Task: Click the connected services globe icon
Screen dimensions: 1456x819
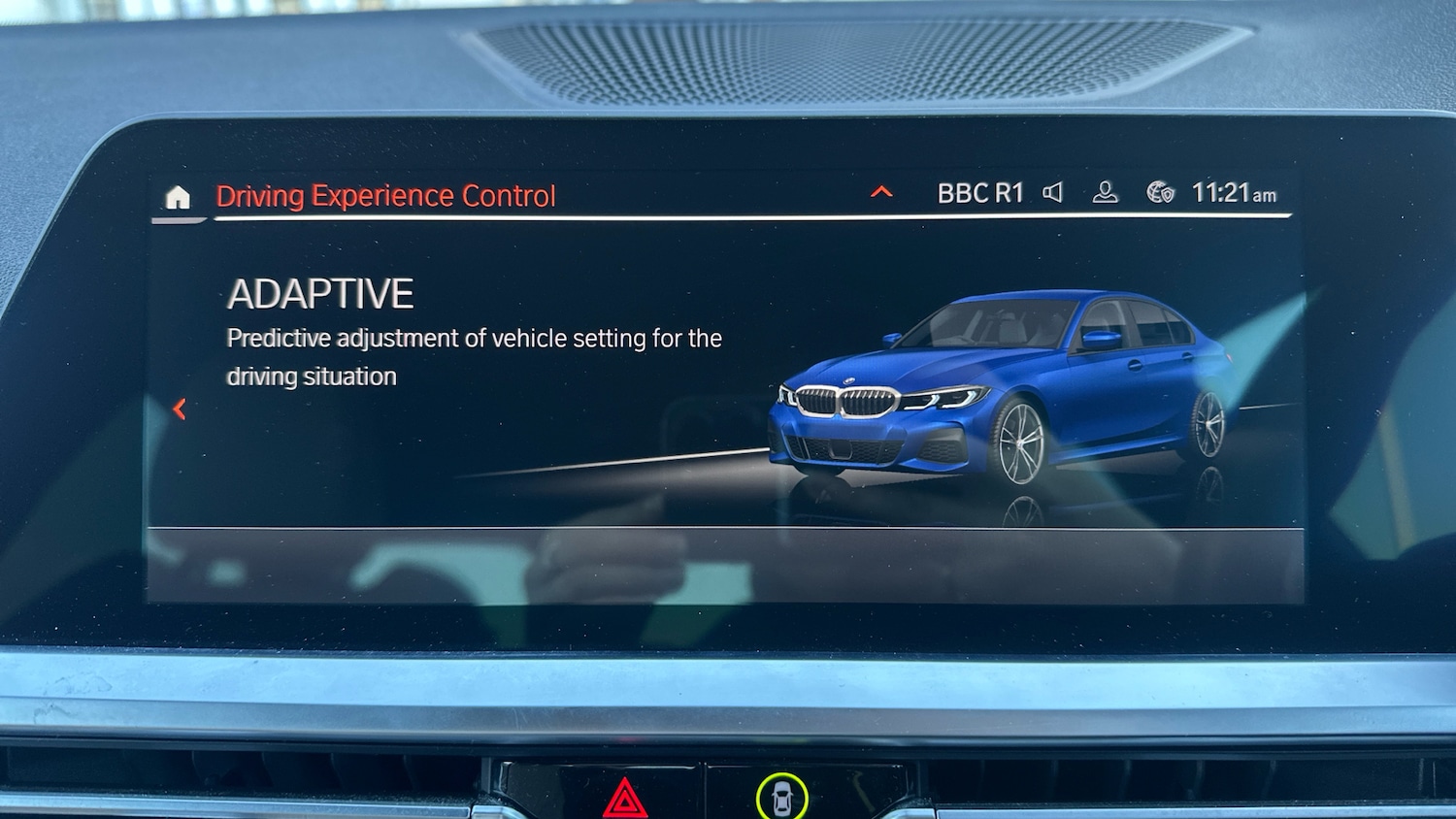Action: pos(1157,192)
